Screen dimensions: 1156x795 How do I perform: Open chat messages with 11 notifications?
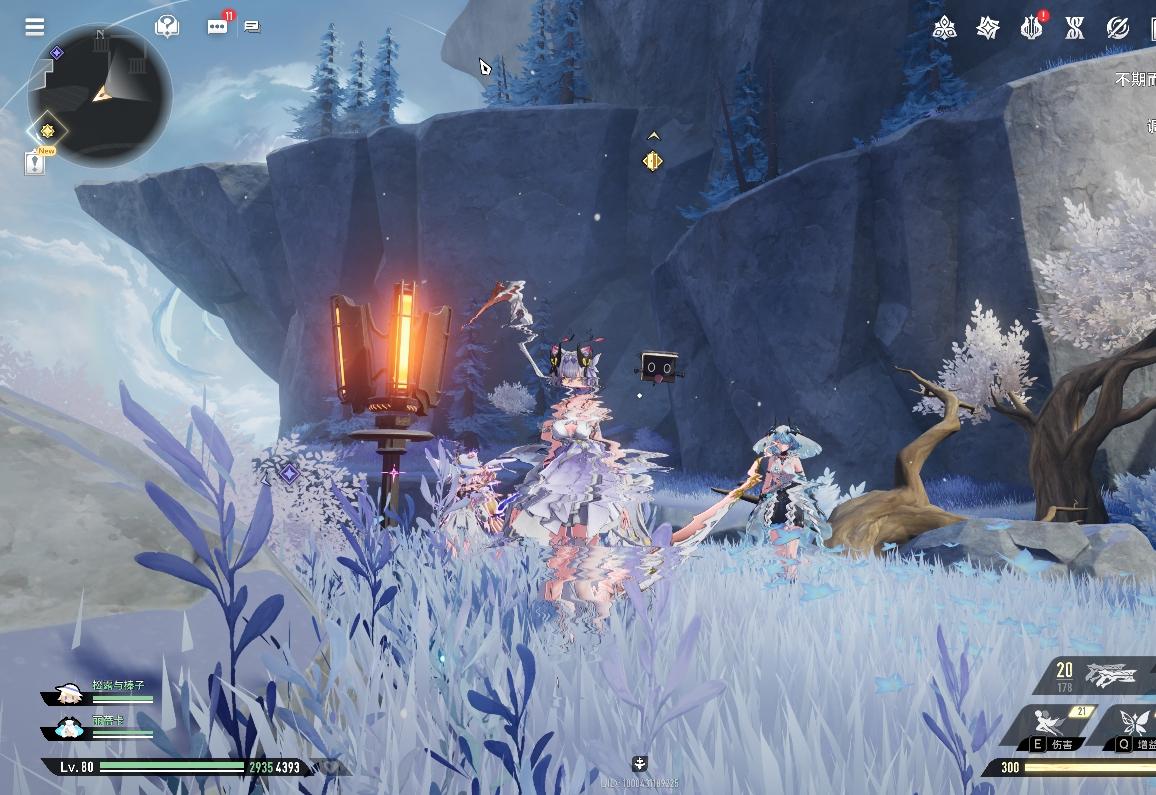(217, 27)
